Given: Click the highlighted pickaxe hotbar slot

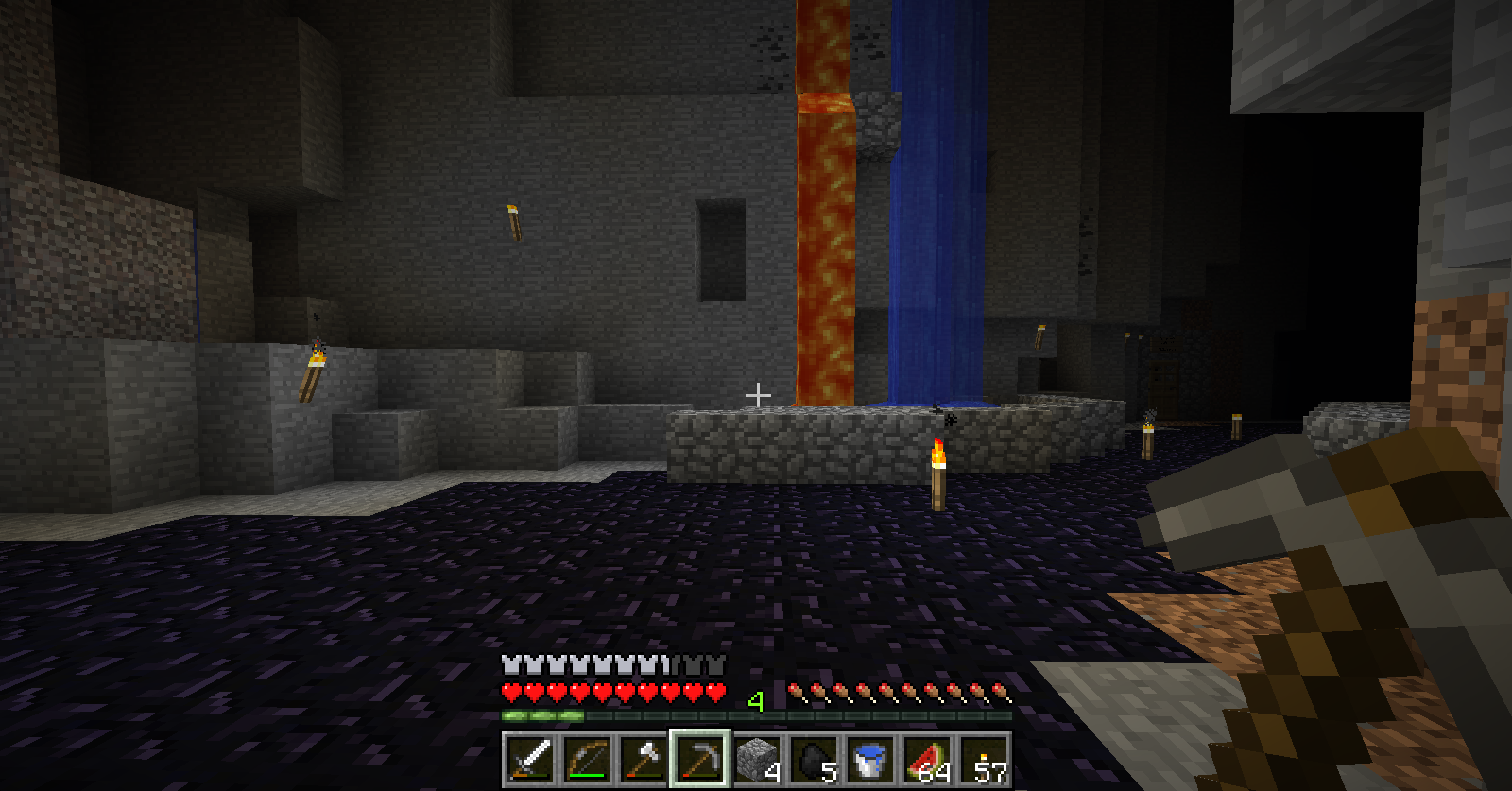Looking at the screenshot, I should coord(699,759).
